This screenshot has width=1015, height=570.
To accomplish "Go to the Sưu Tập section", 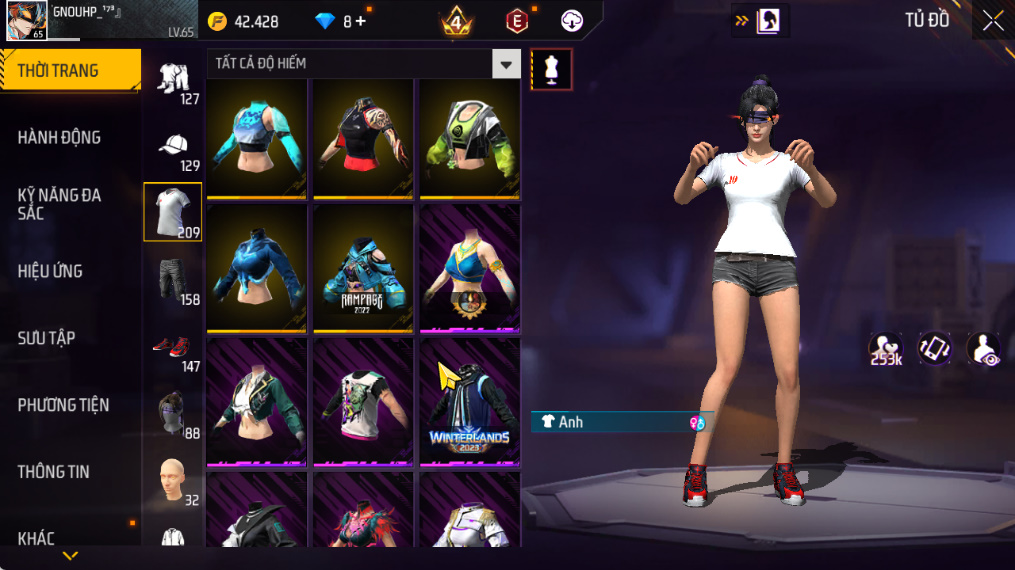I will click(x=46, y=338).
